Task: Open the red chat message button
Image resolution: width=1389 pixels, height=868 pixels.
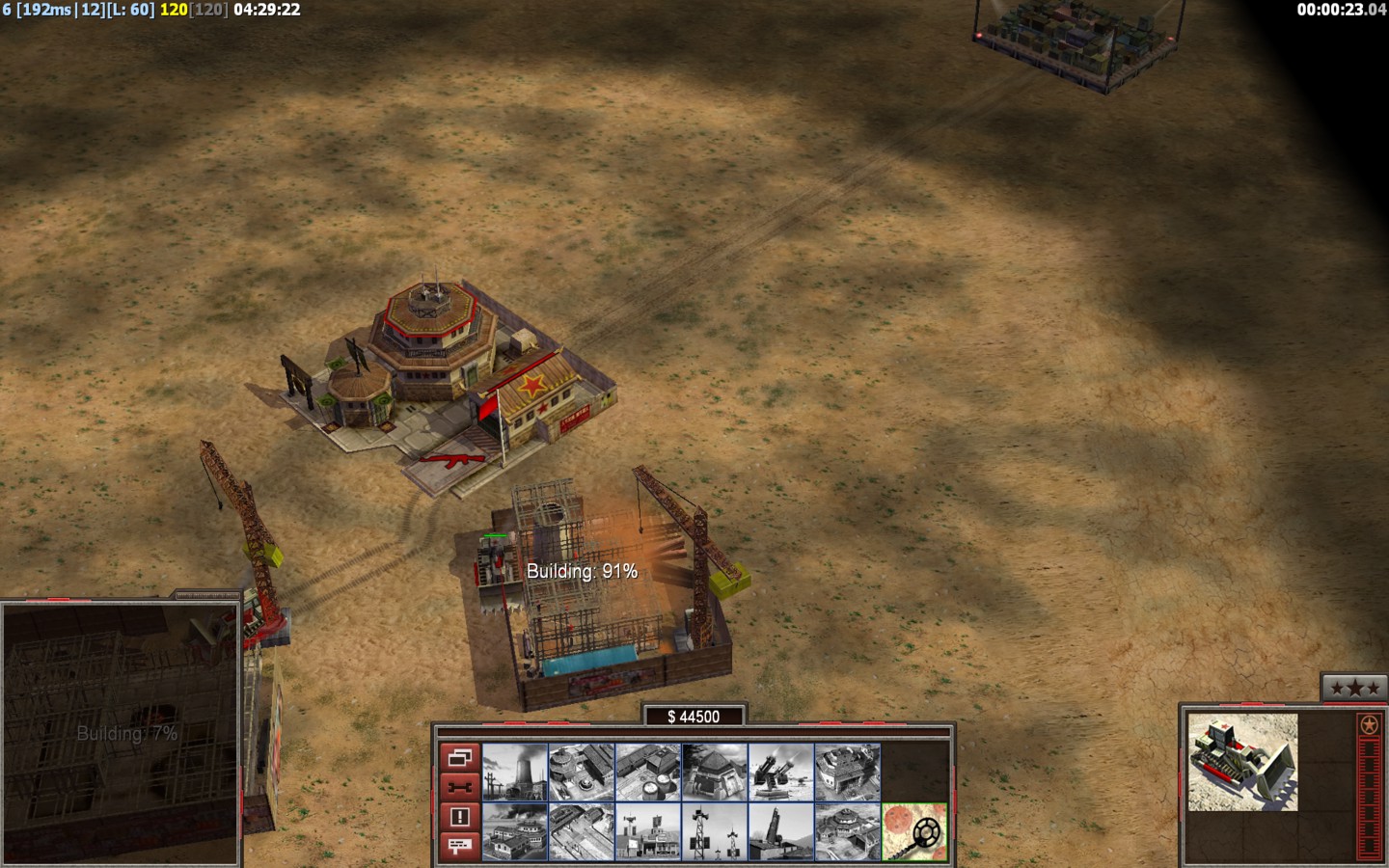Action: 459,846
